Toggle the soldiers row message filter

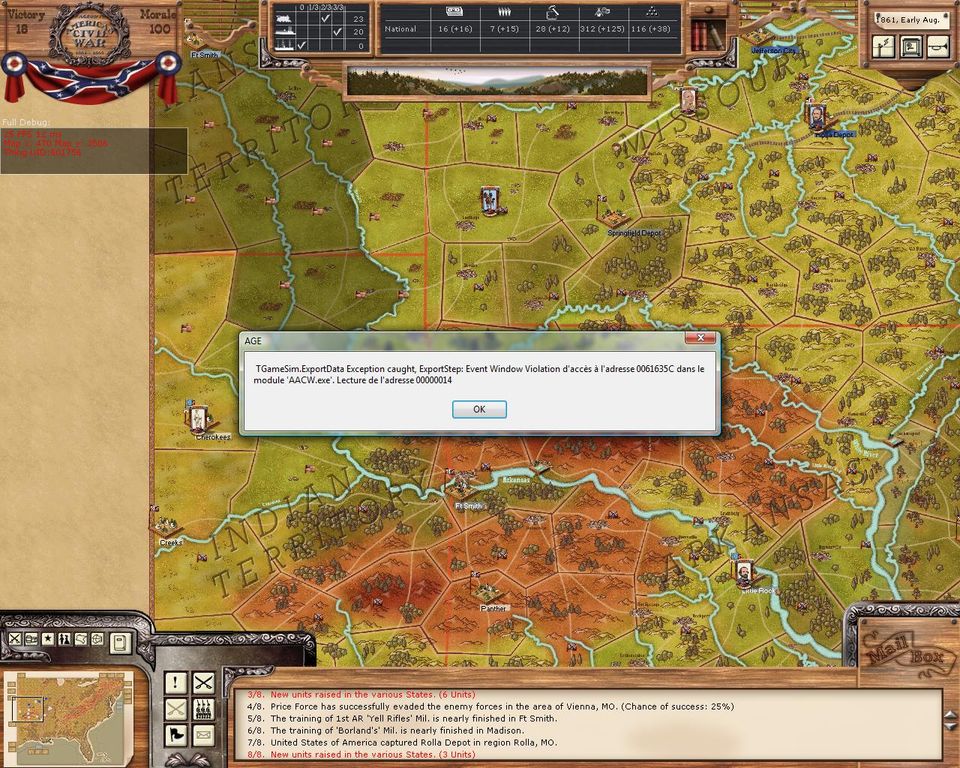(x=204, y=709)
